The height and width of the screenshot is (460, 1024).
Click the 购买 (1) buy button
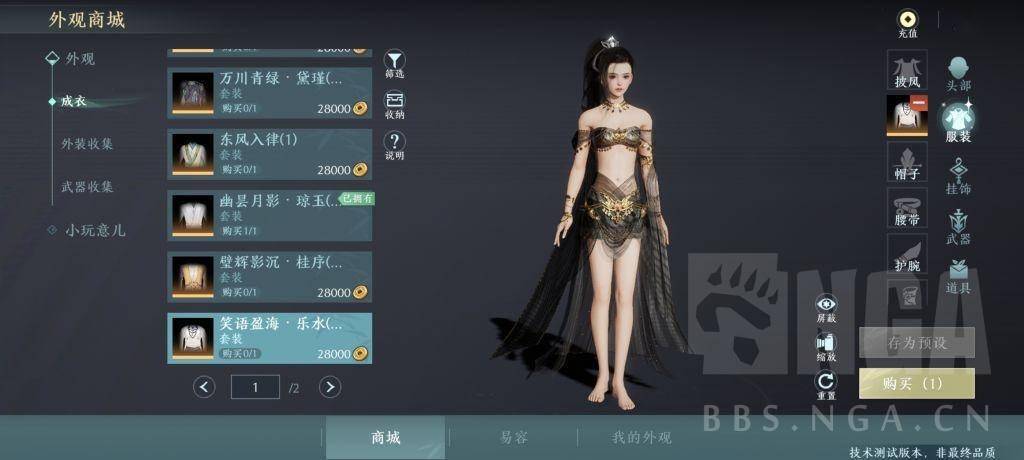point(915,383)
